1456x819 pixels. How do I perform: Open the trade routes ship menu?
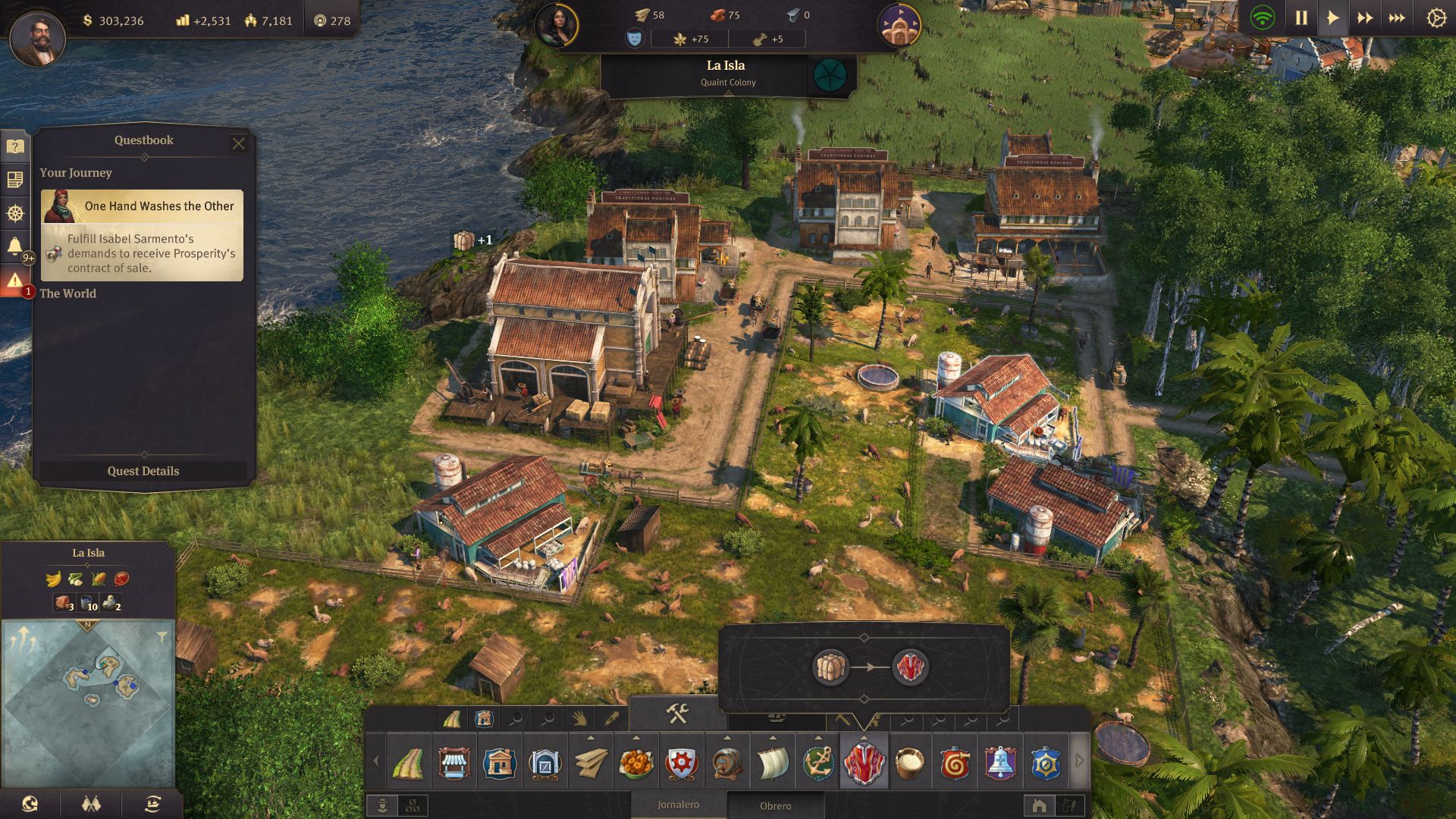coord(152,804)
